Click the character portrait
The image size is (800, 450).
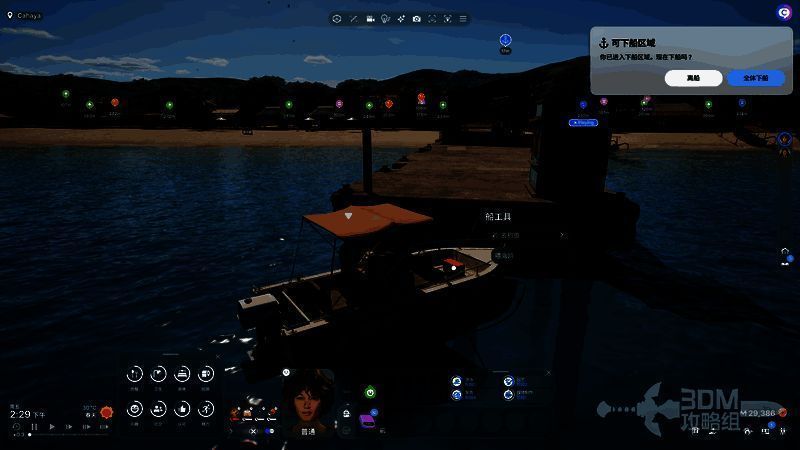click(x=308, y=397)
